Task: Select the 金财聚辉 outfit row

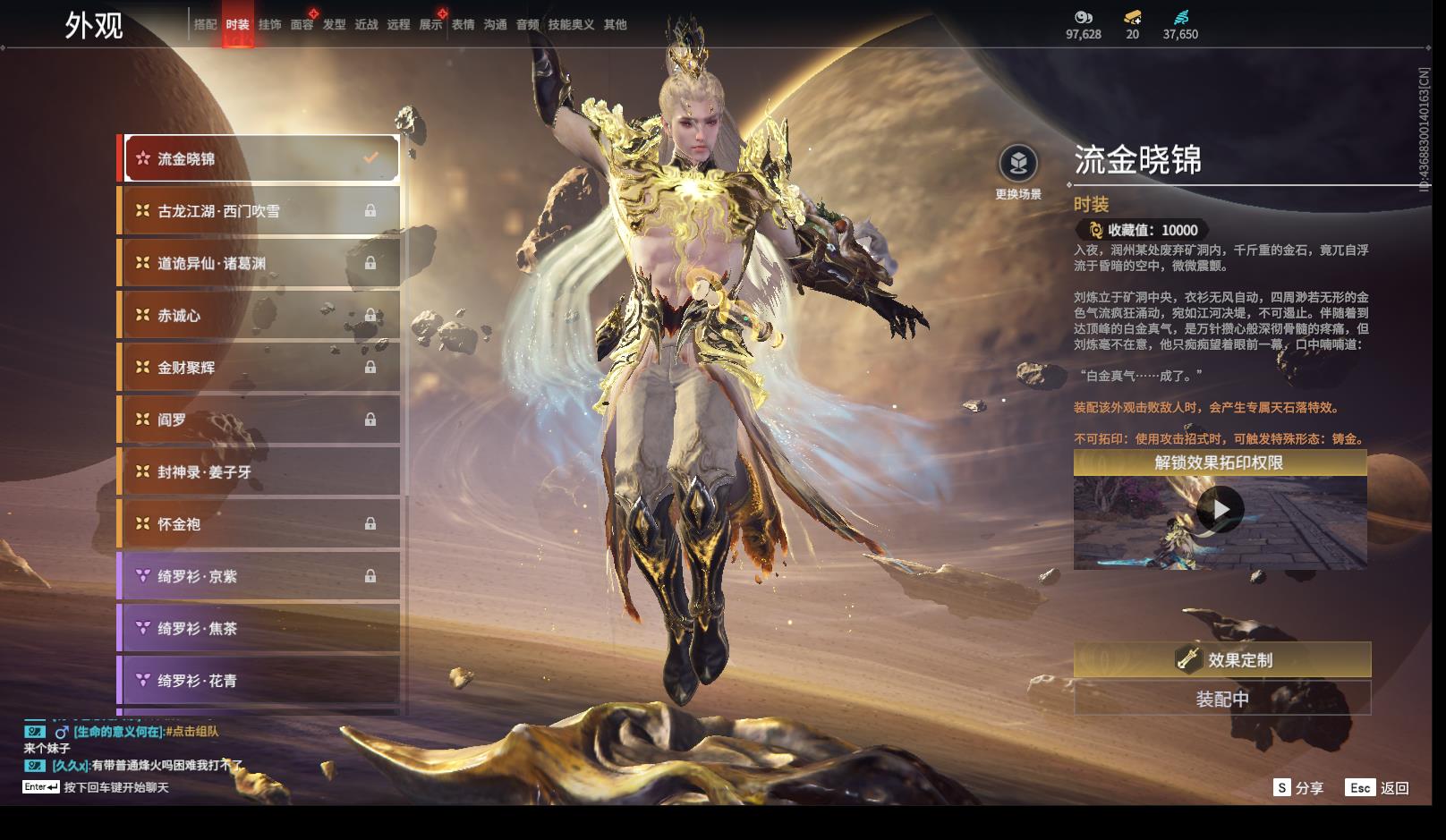Action: coord(260,368)
